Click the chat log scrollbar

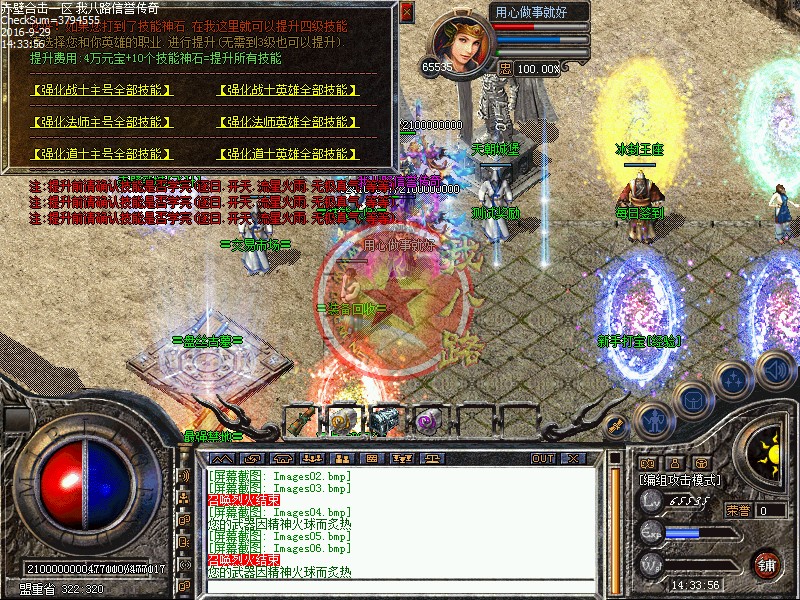614,520
